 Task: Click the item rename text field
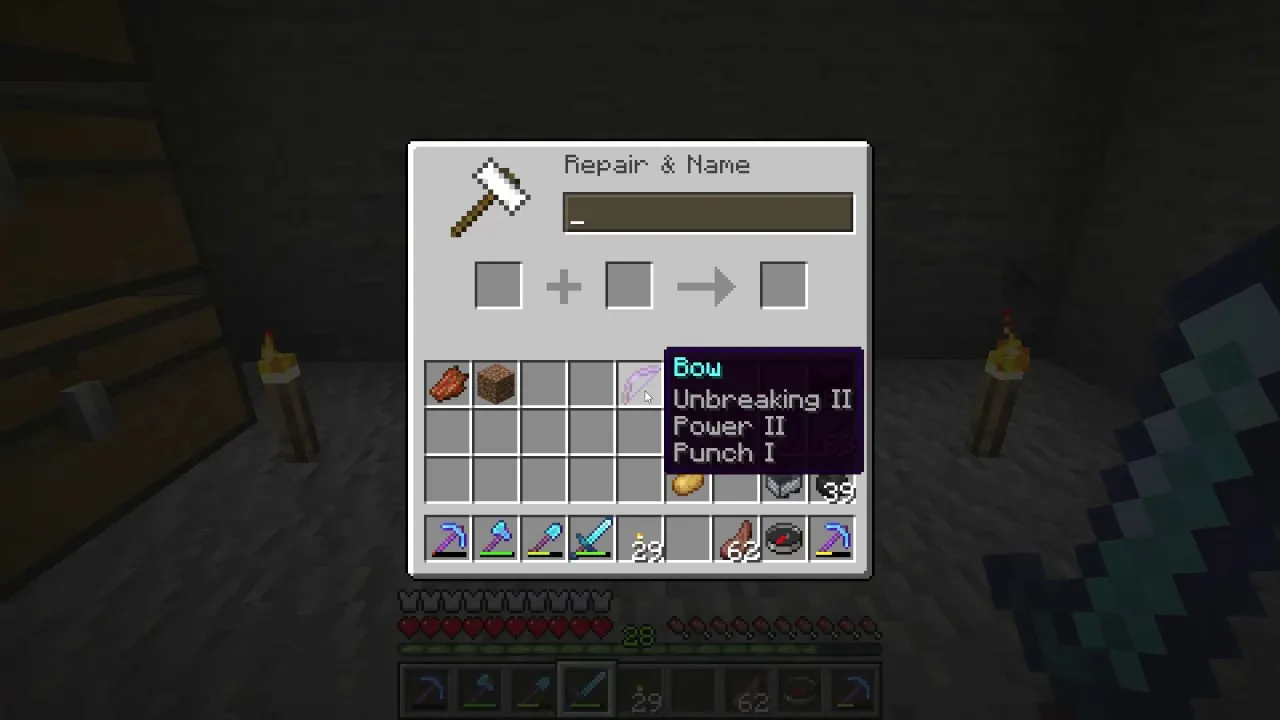point(708,212)
